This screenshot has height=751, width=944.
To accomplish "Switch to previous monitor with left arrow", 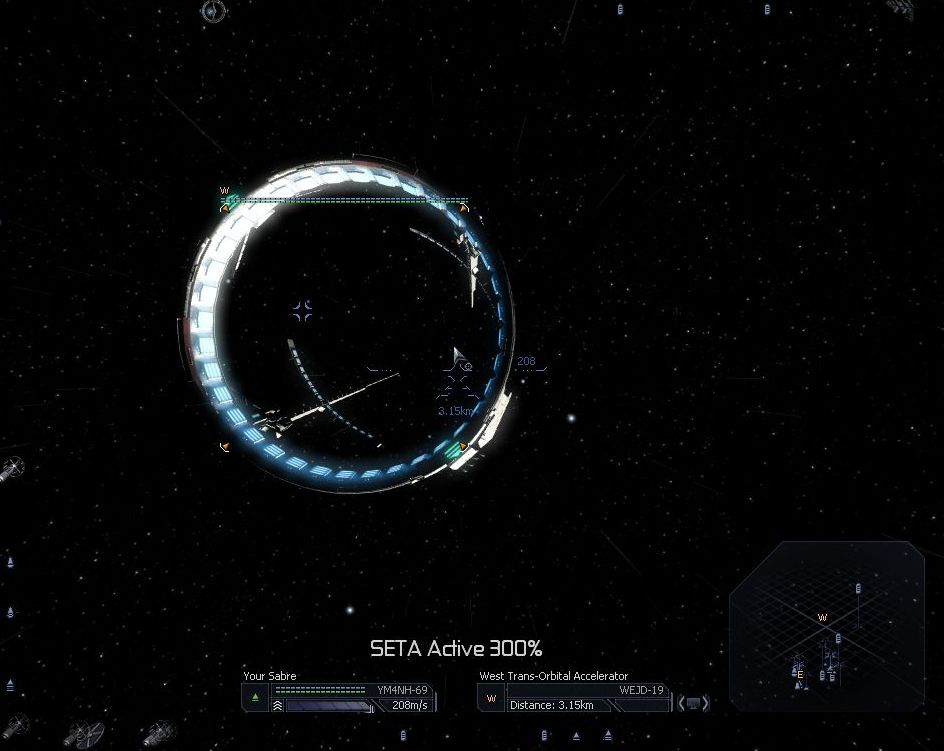I will click(x=682, y=703).
